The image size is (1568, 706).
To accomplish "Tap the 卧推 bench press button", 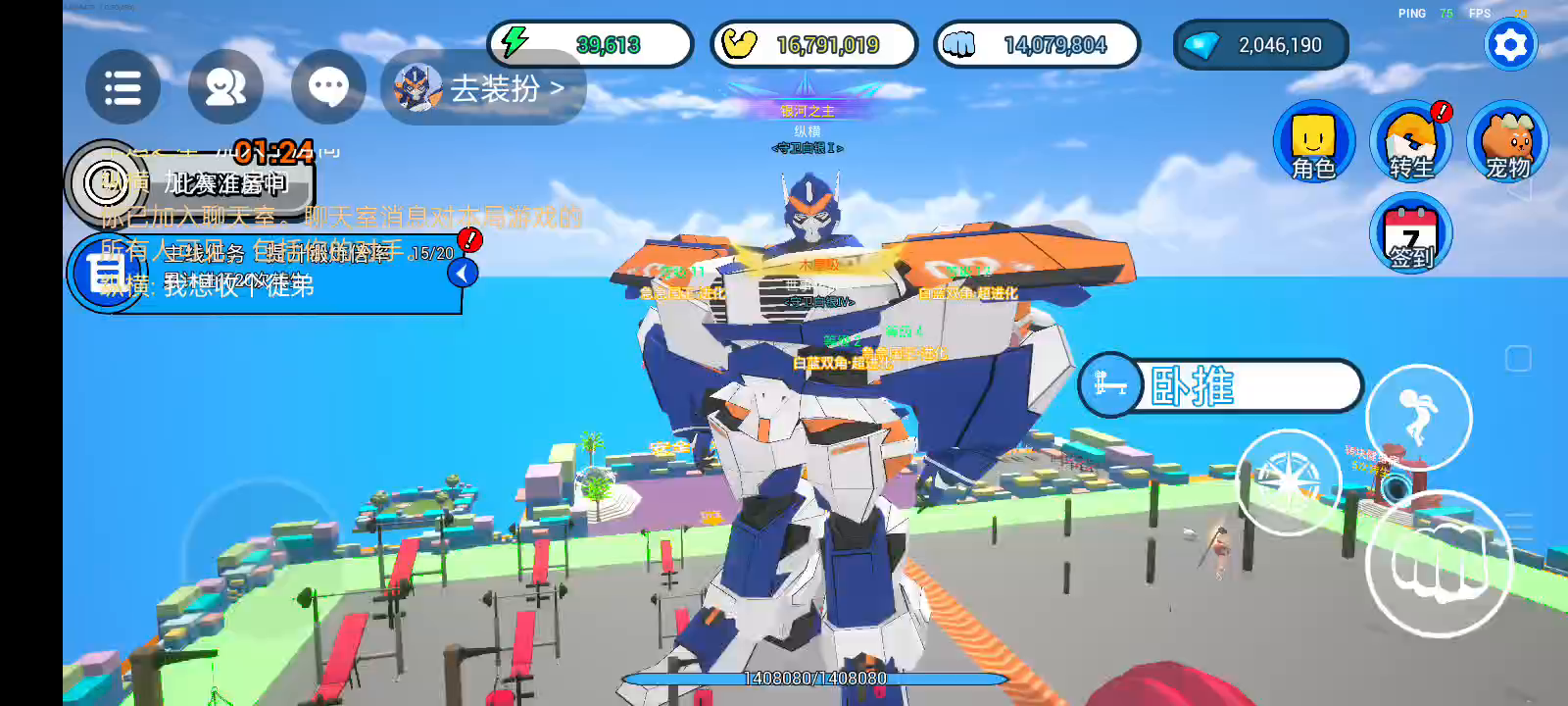I will (x=1220, y=385).
